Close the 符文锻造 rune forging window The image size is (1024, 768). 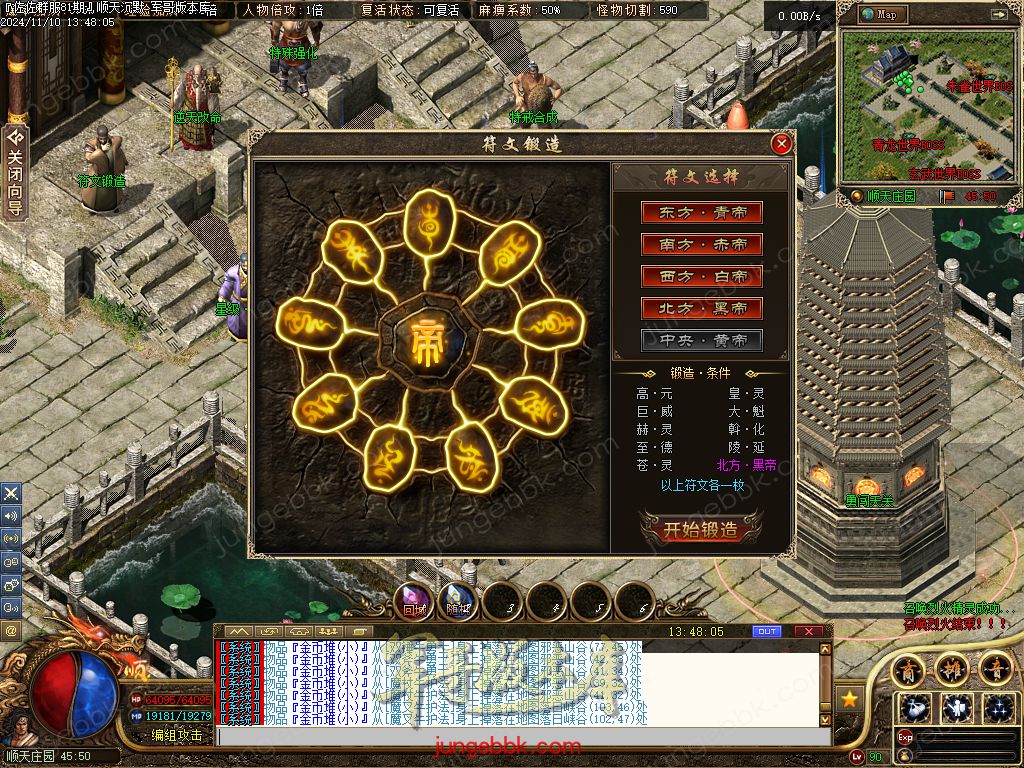(x=782, y=144)
